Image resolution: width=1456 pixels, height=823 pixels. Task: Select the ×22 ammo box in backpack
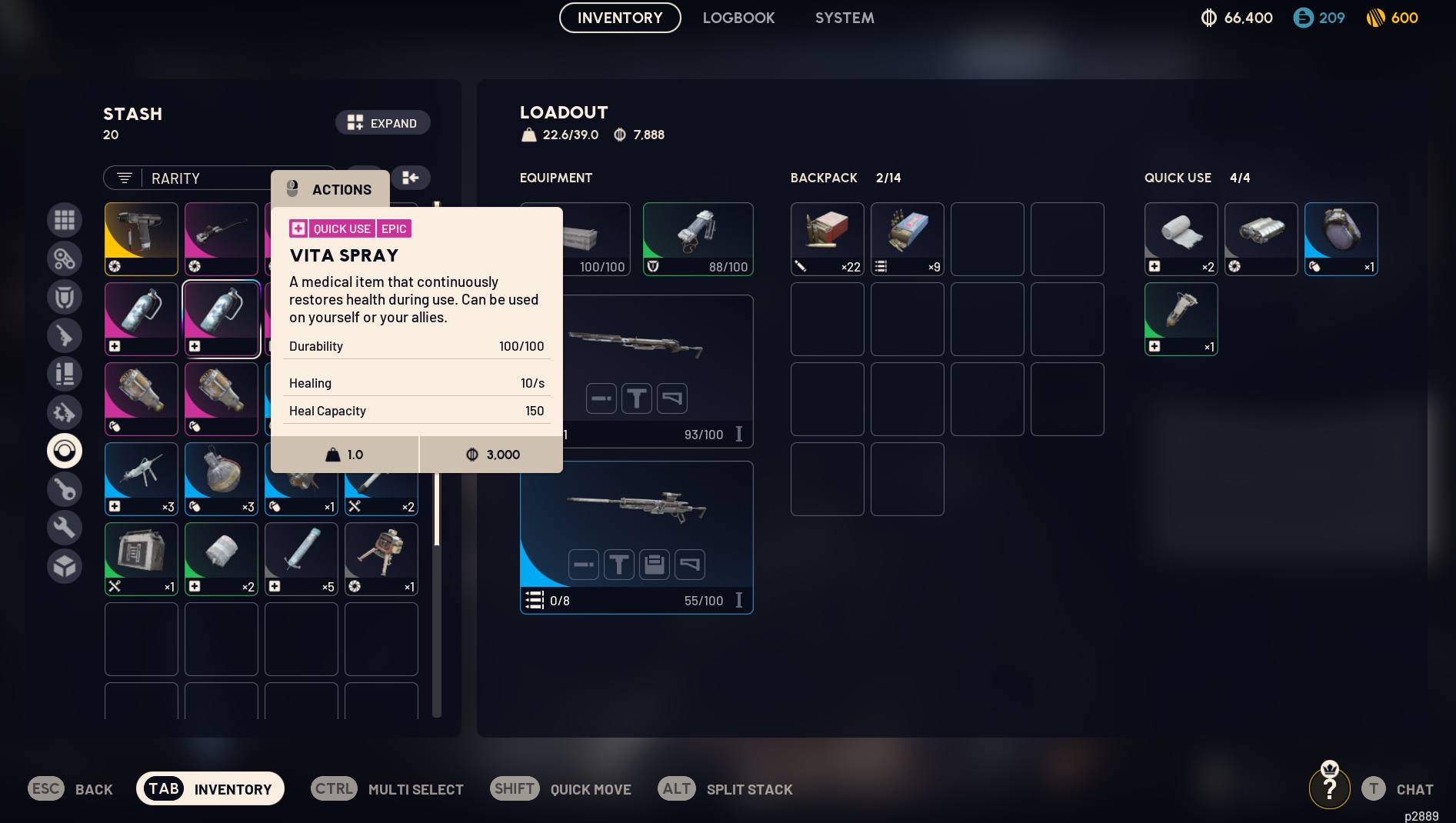click(x=827, y=238)
